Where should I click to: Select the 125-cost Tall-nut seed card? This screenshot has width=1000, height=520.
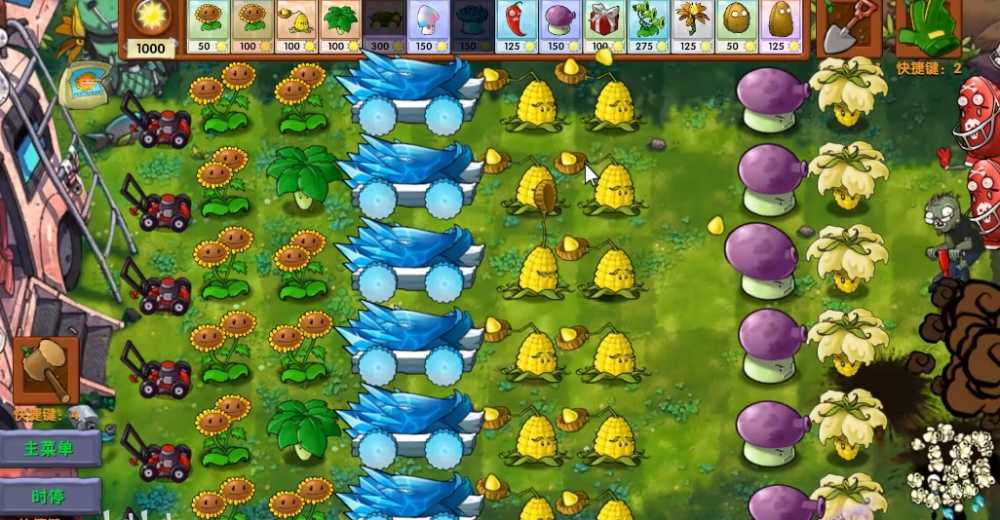click(780, 26)
